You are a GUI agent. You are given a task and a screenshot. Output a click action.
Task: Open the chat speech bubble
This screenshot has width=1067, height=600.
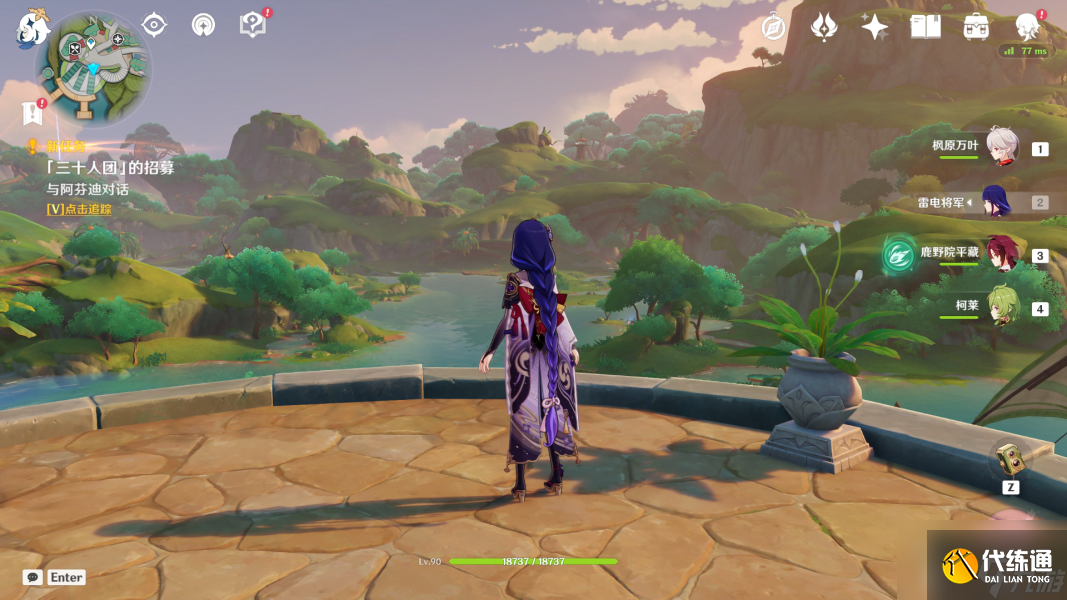pyautogui.click(x=32, y=577)
